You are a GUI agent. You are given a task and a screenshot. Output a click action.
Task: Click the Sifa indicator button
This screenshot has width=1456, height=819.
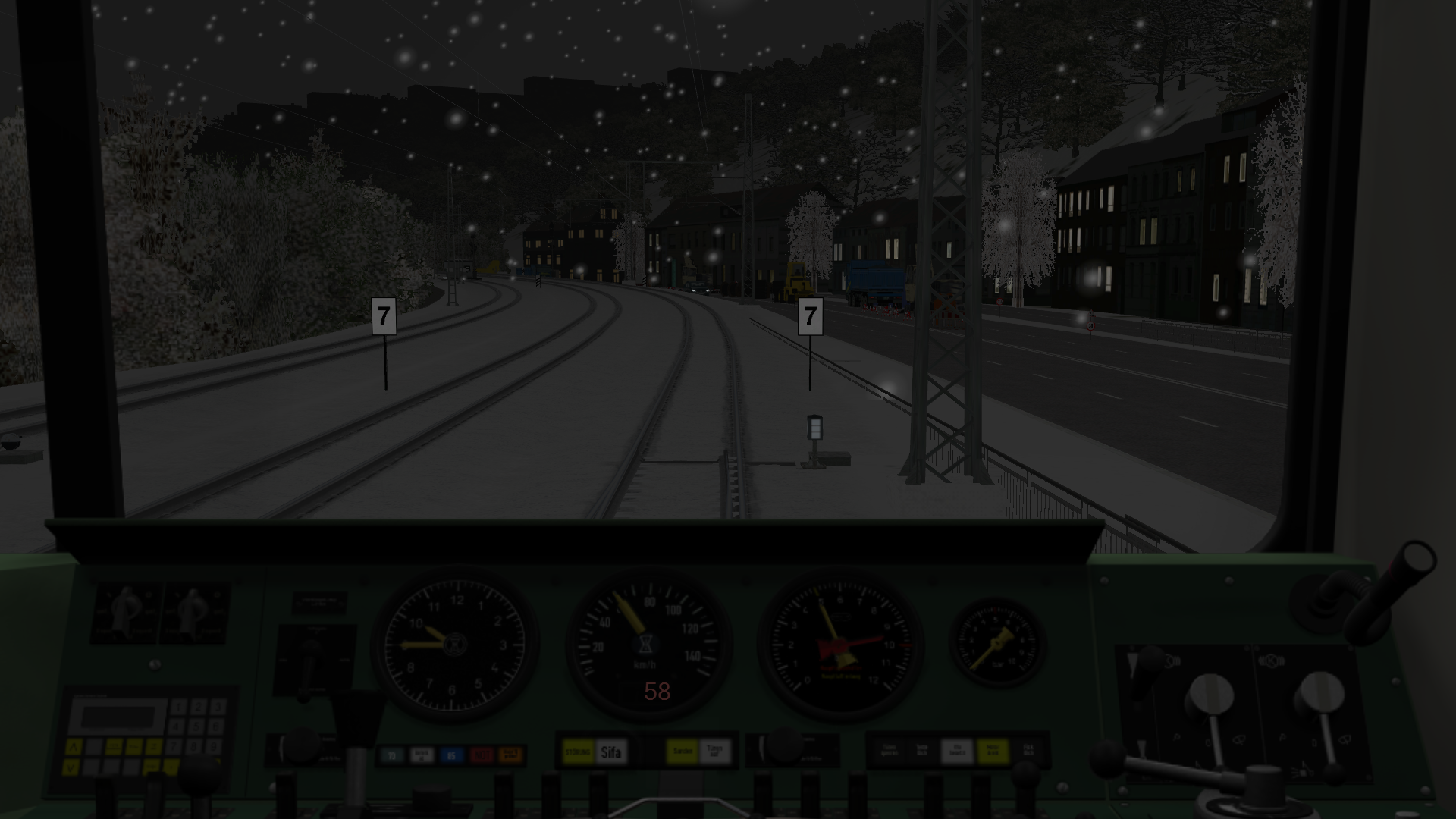point(611,752)
